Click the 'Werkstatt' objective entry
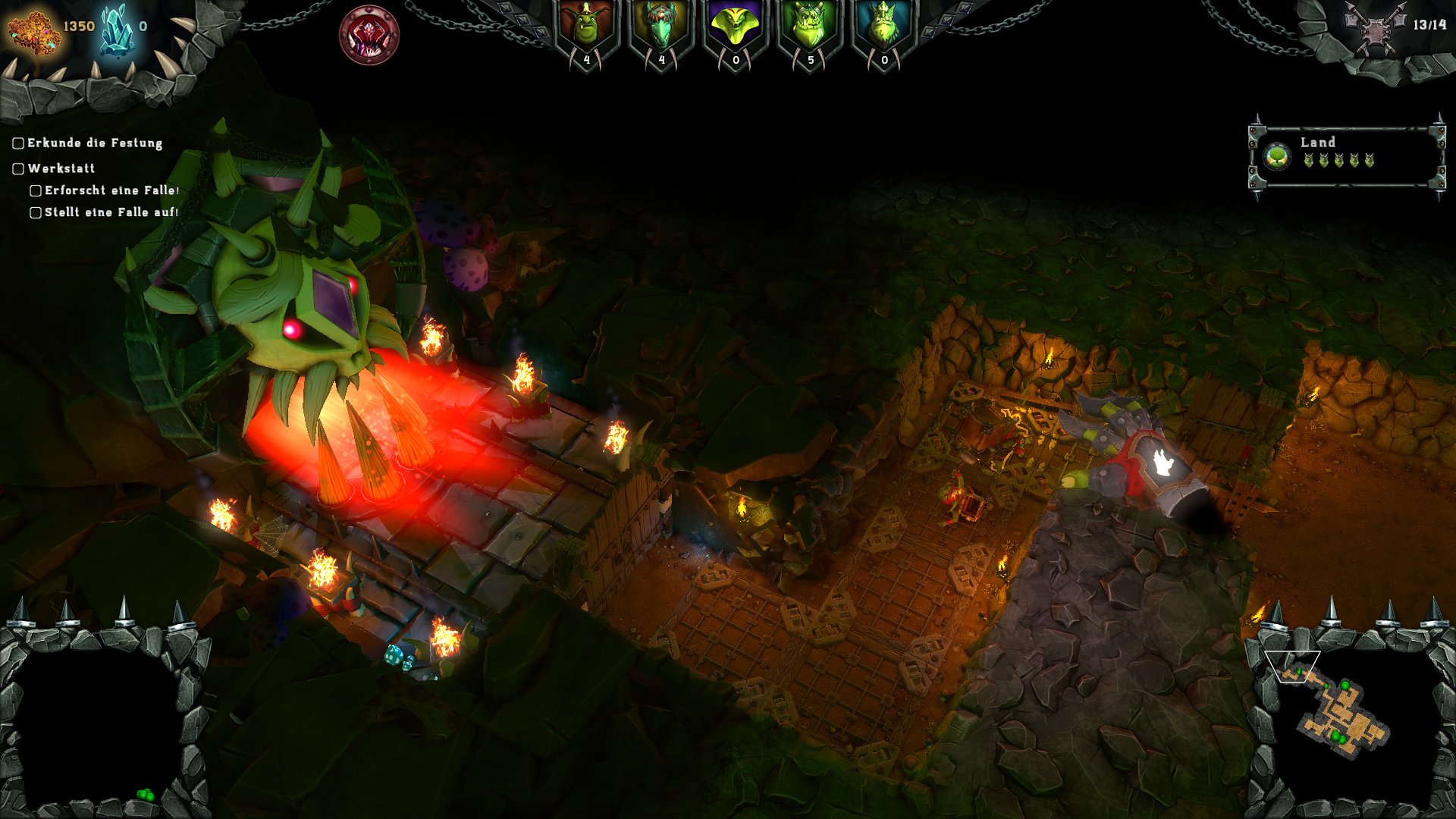 (x=61, y=168)
